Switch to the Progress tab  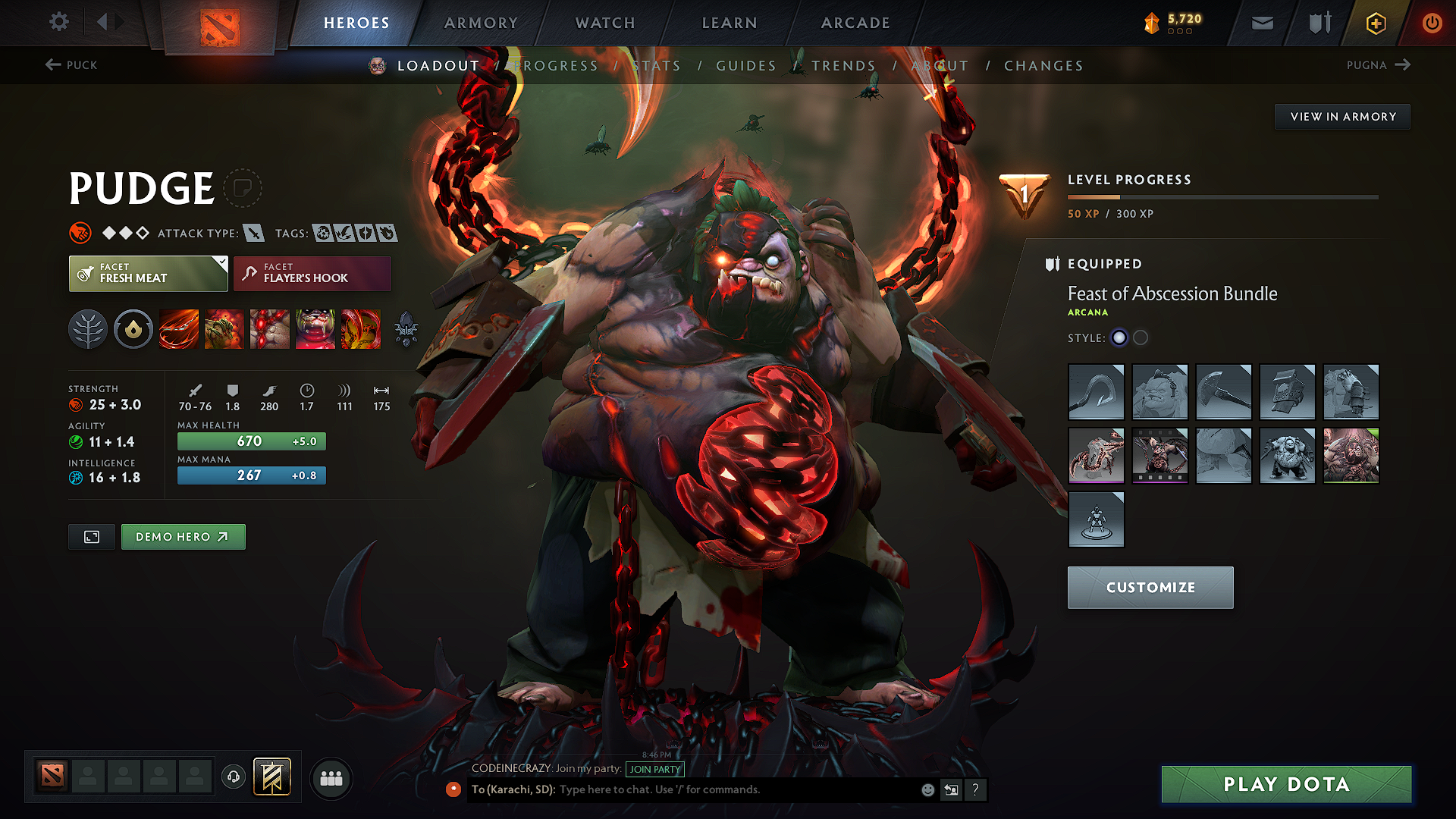[x=557, y=65]
